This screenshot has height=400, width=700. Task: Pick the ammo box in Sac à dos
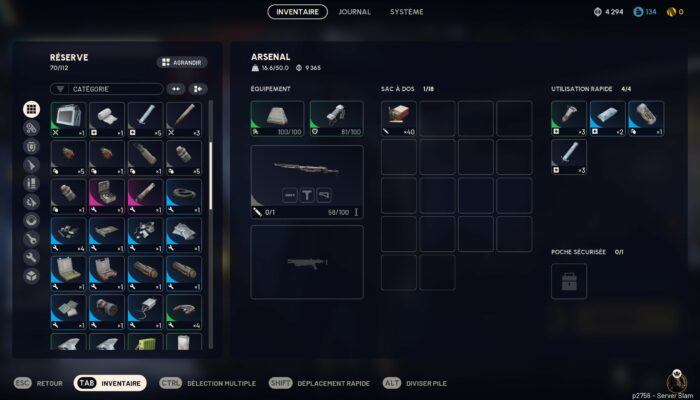click(x=398, y=118)
